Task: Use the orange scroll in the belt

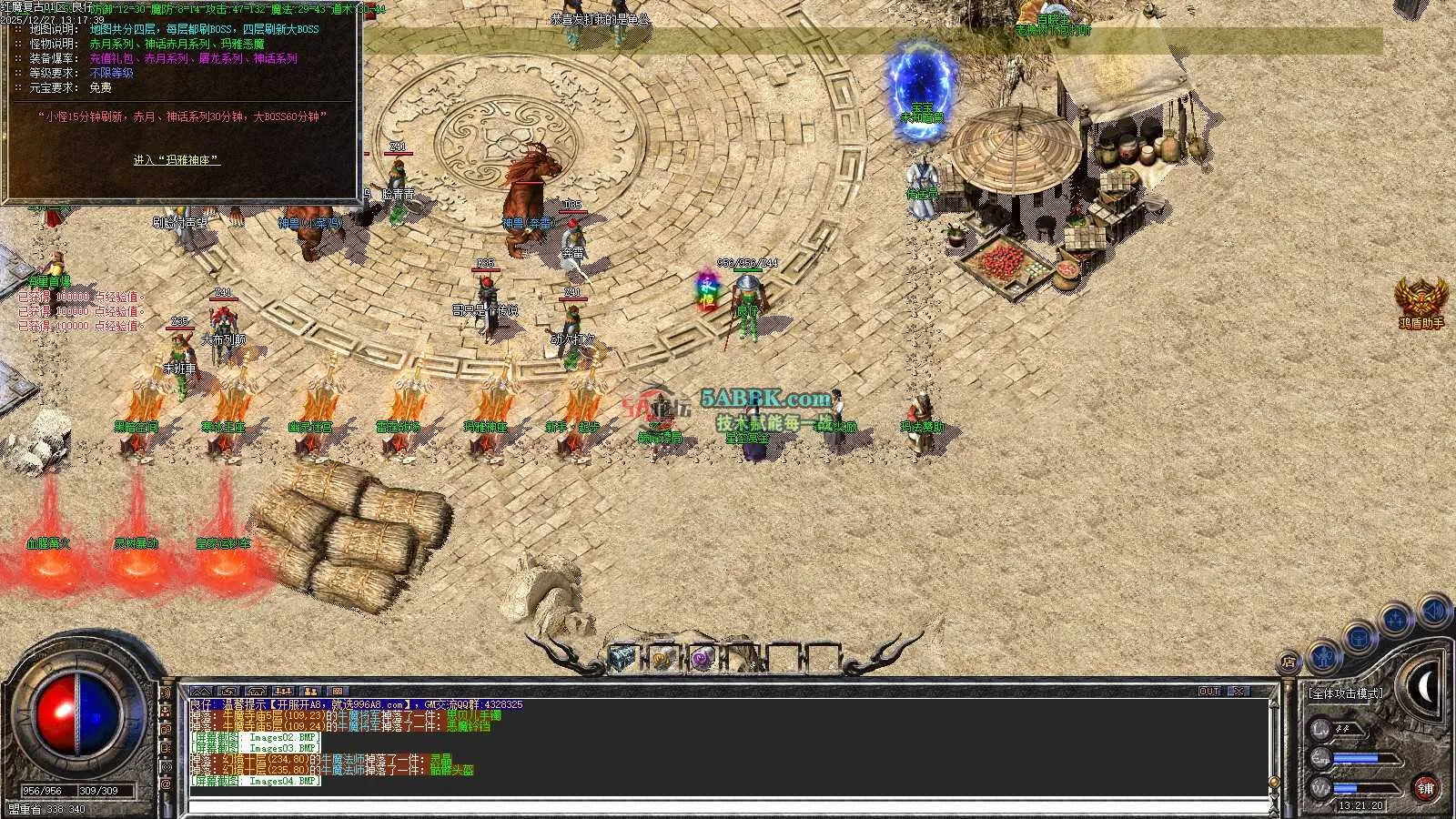Action: (x=662, y=658)
